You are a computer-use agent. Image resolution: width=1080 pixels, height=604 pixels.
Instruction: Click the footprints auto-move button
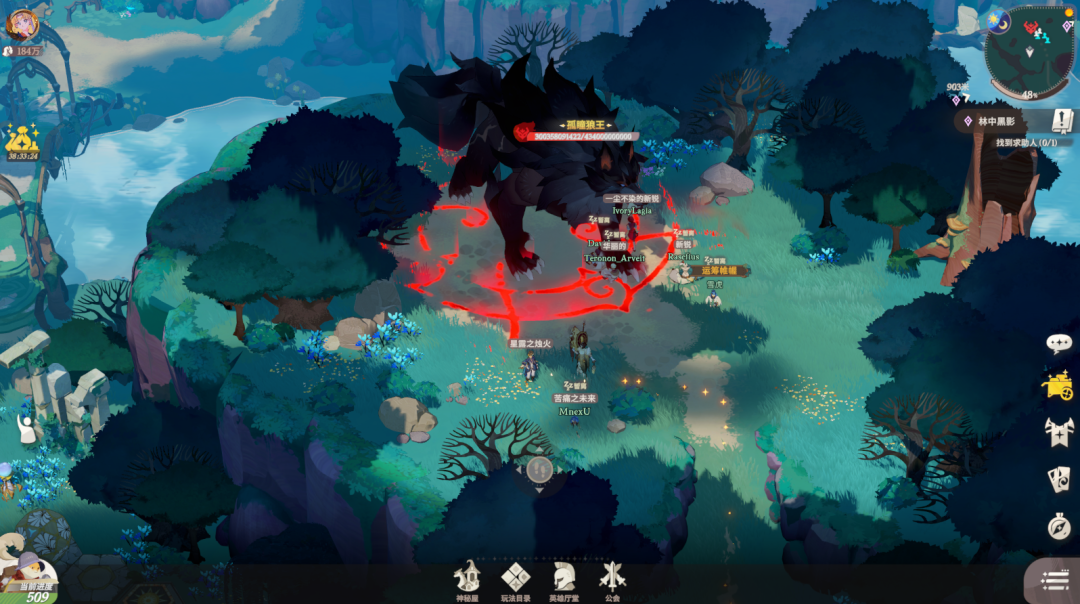(x=539, y=468)
